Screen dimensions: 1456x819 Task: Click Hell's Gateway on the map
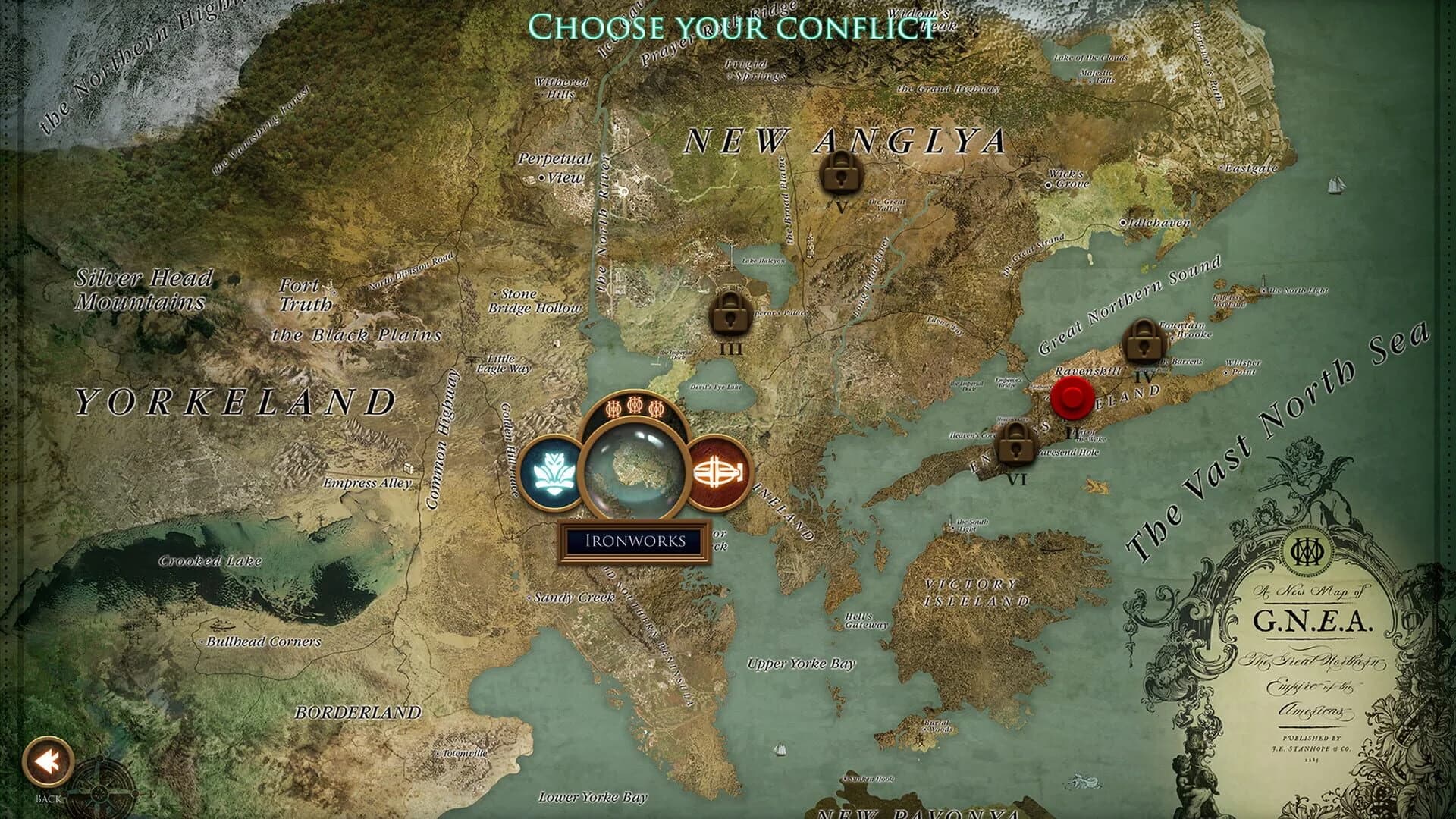coord(864,621)
